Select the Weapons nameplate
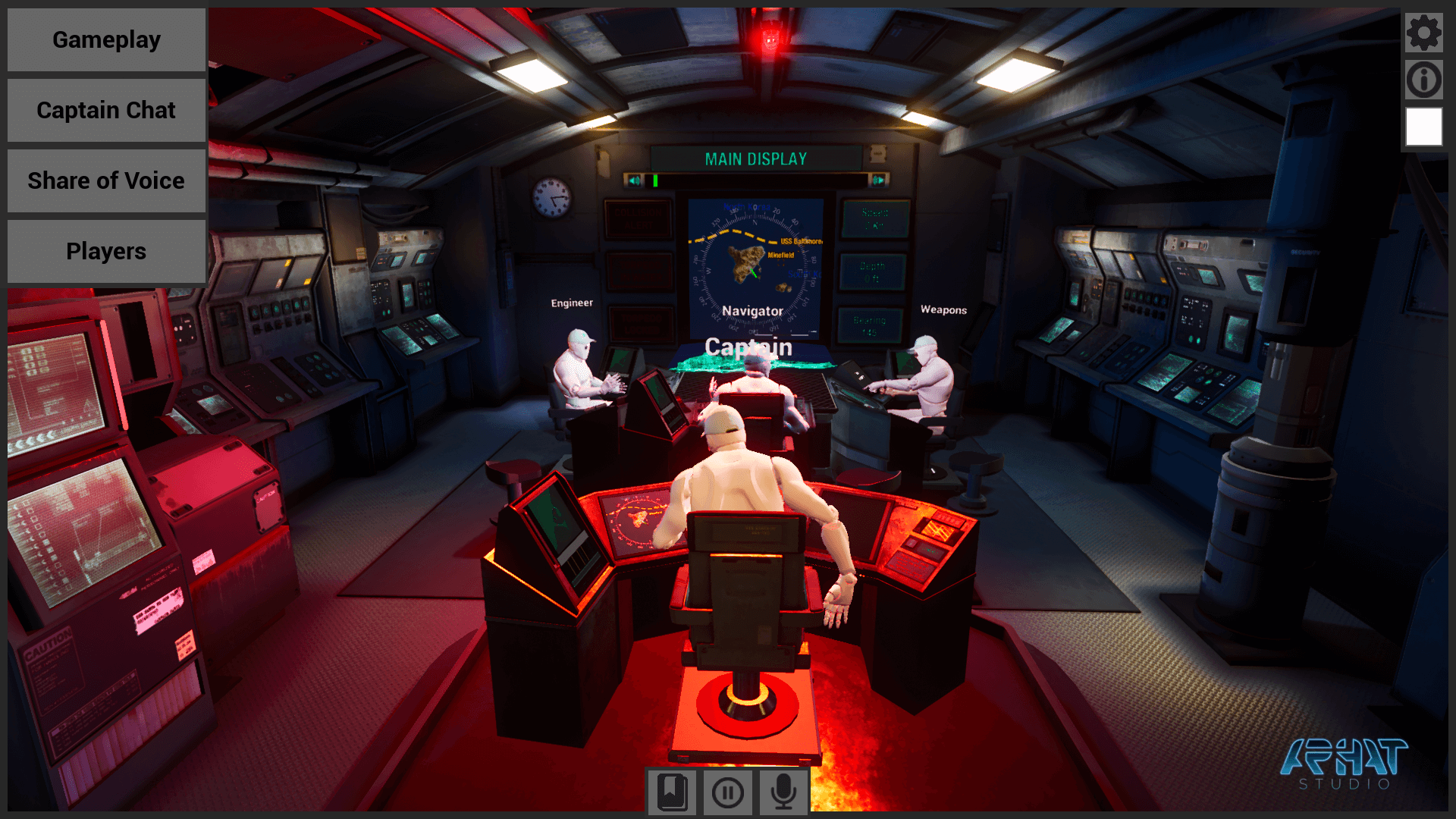This screenshot has height=819, width=1456. (943, 309)
